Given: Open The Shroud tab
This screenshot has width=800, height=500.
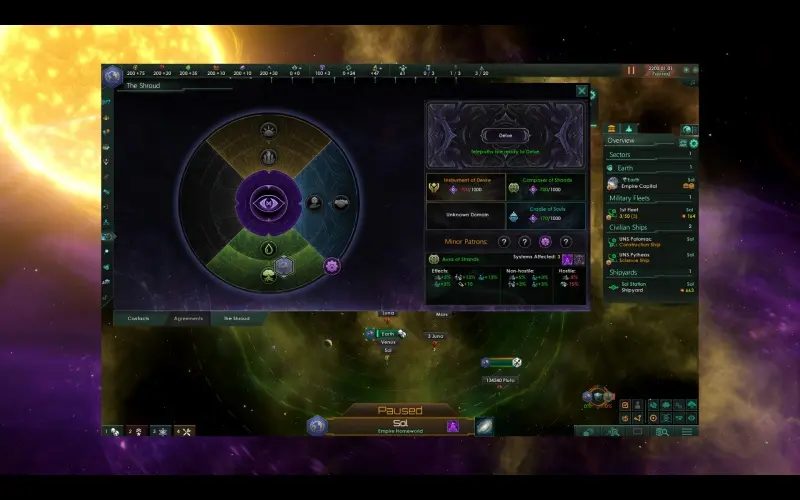Looking at the screenshot, I should [237, 319].
